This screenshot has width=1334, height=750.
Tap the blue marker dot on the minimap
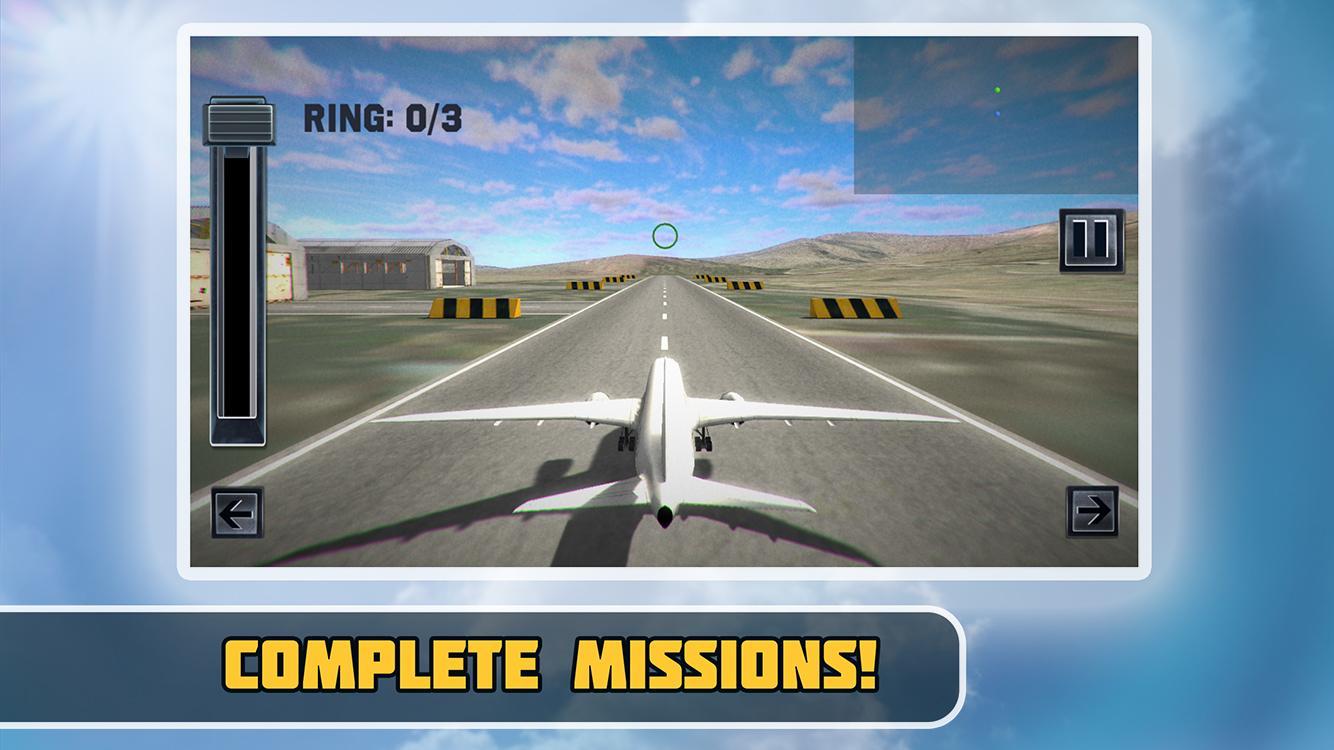point(998,113)
